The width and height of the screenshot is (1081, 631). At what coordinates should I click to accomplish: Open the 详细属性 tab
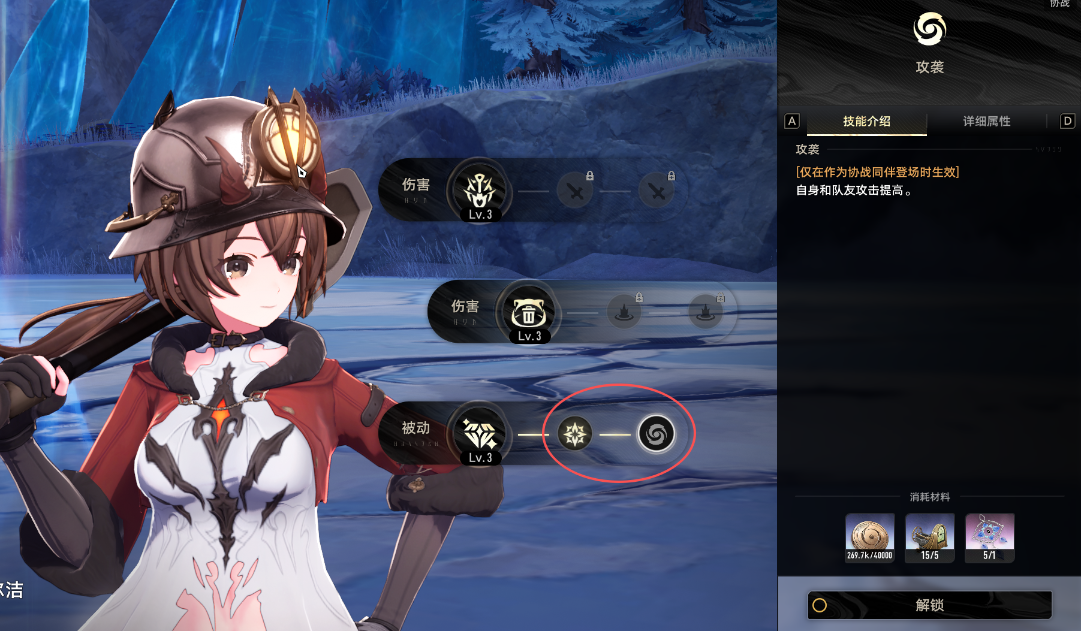tap(986, 121)
